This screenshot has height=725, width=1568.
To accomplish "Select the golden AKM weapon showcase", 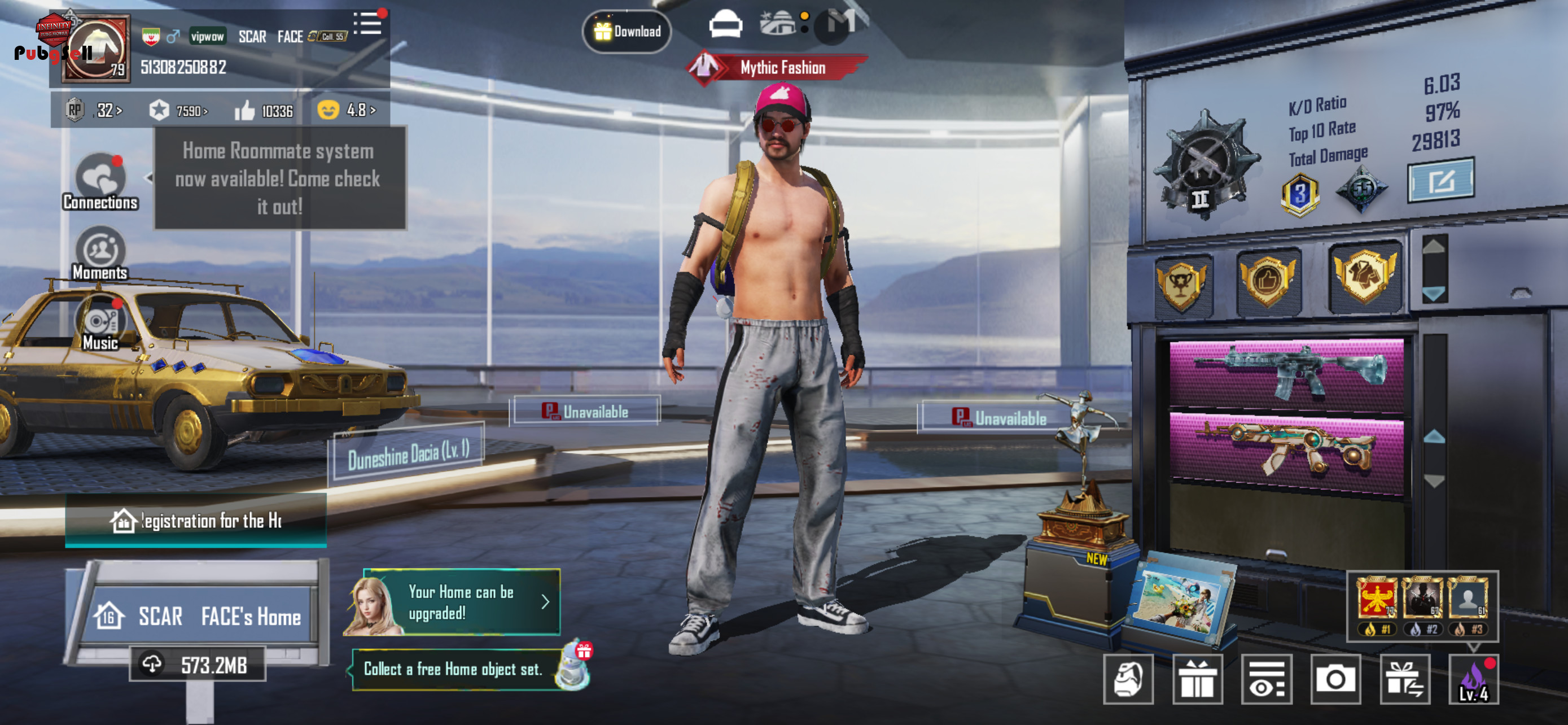I will pos(1286,449).
